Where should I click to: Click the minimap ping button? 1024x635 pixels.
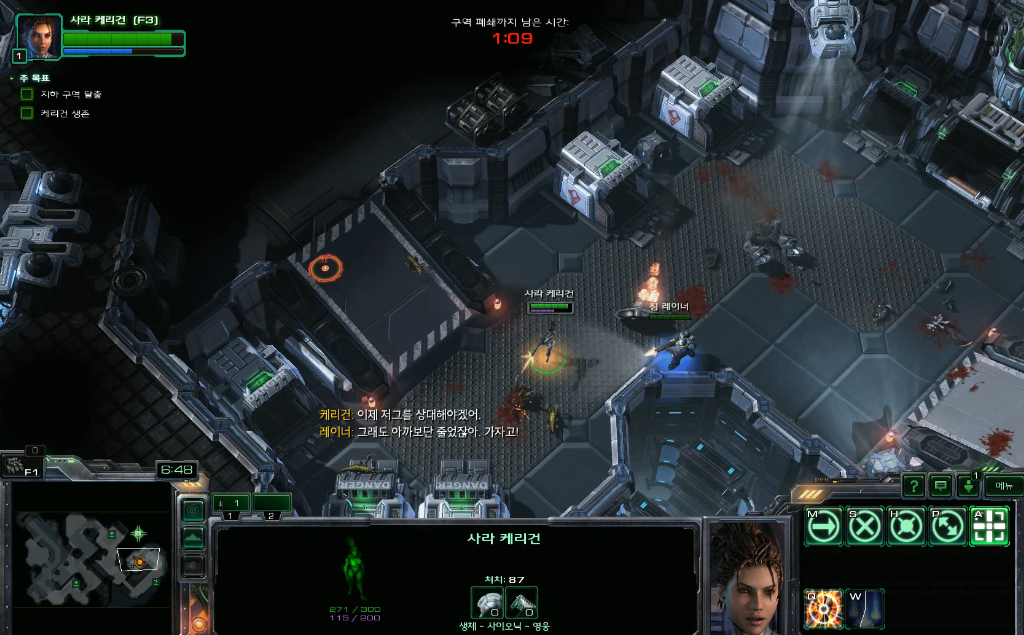coord(192,509)
